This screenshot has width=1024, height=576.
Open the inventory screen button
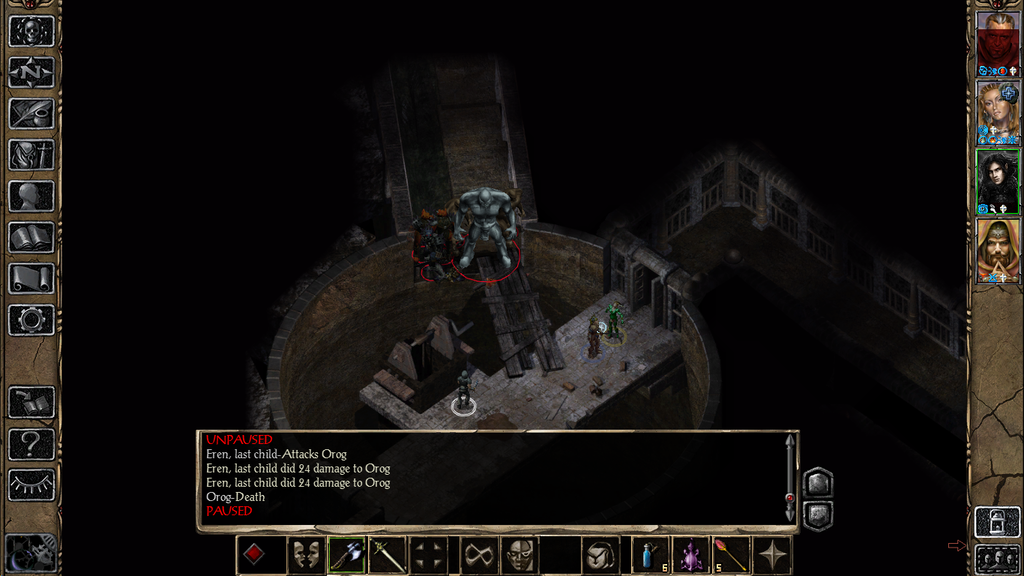31,155
